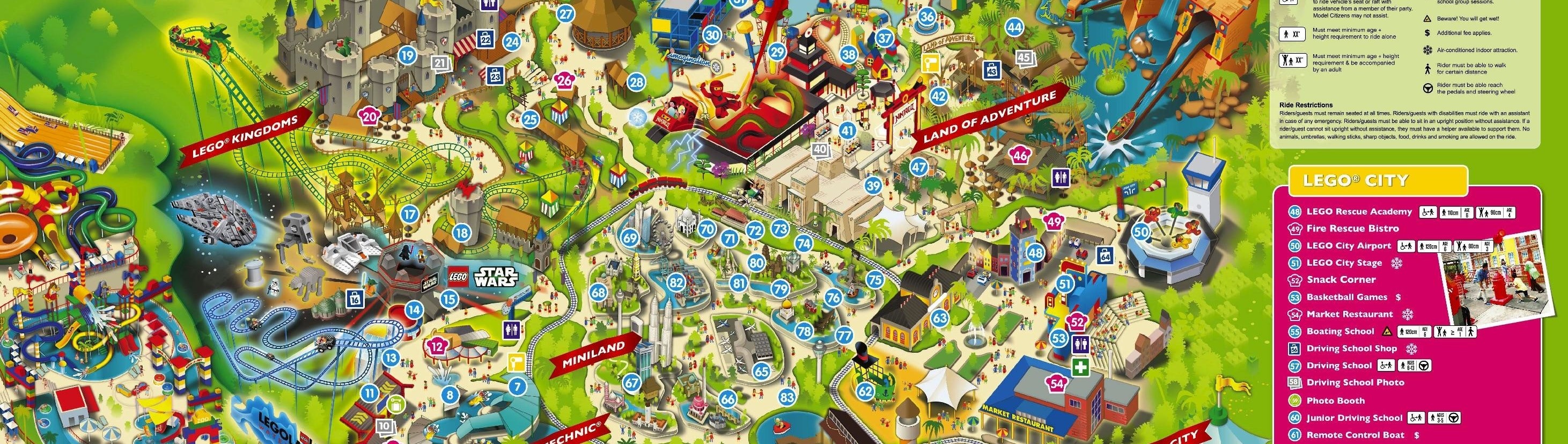Select map marker 17 near the roller coaster
The height and width of the screenshot is (444, 1568).
point(410,214)
